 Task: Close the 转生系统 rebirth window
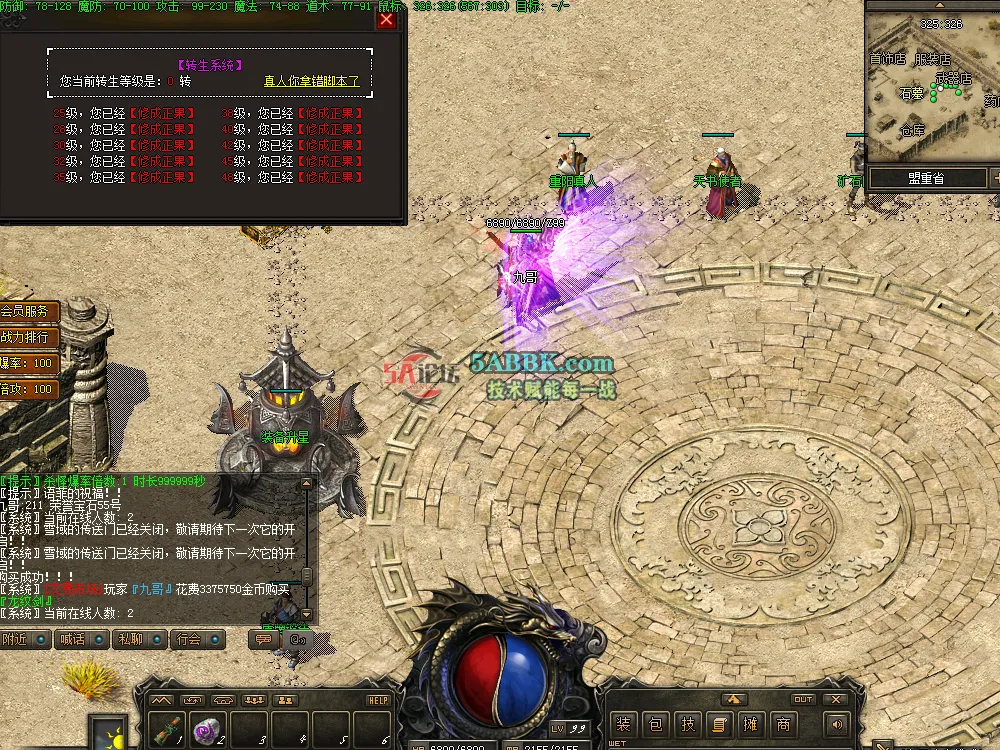coord(387,20)
